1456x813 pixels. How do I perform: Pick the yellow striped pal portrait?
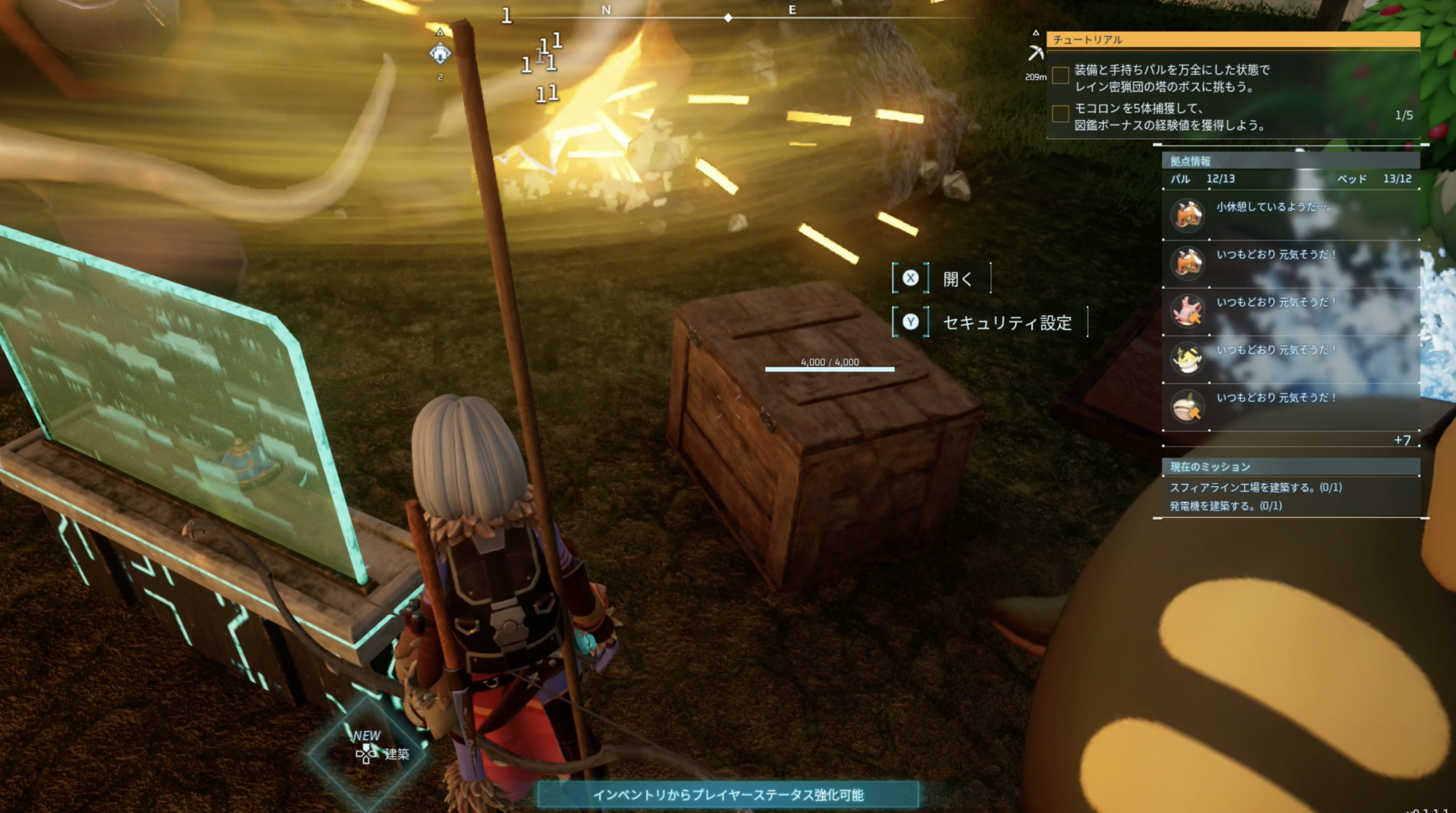pos(1188,358)
